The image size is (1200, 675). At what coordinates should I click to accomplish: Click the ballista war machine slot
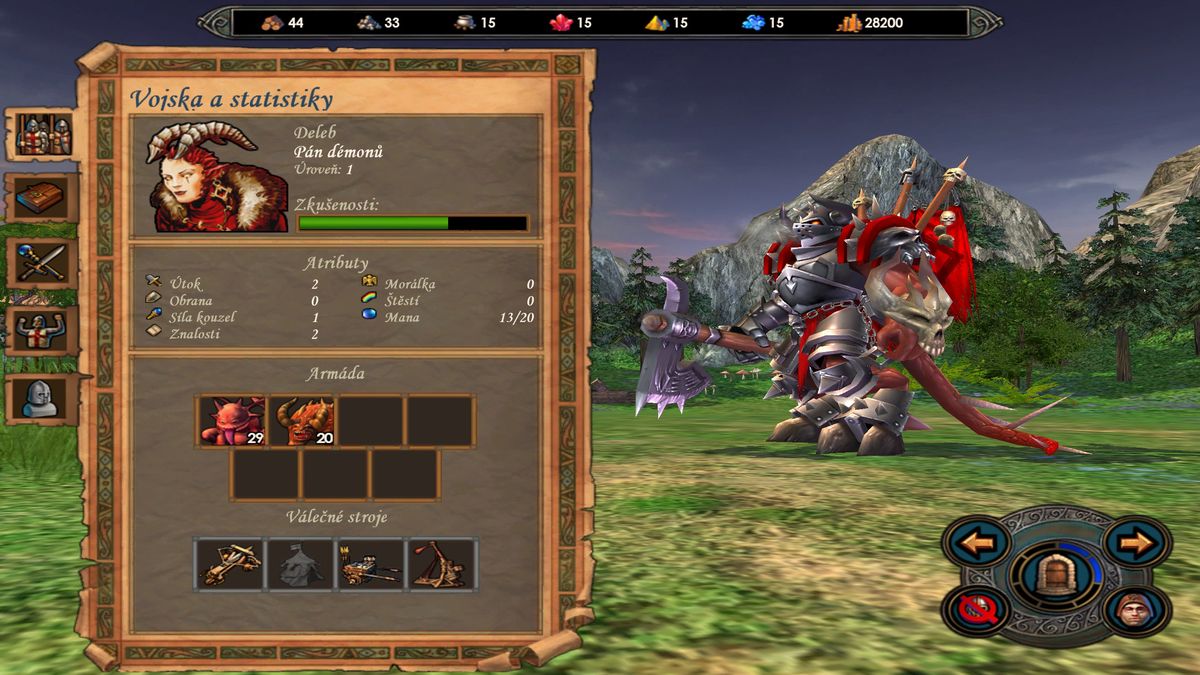pos(229,564)
